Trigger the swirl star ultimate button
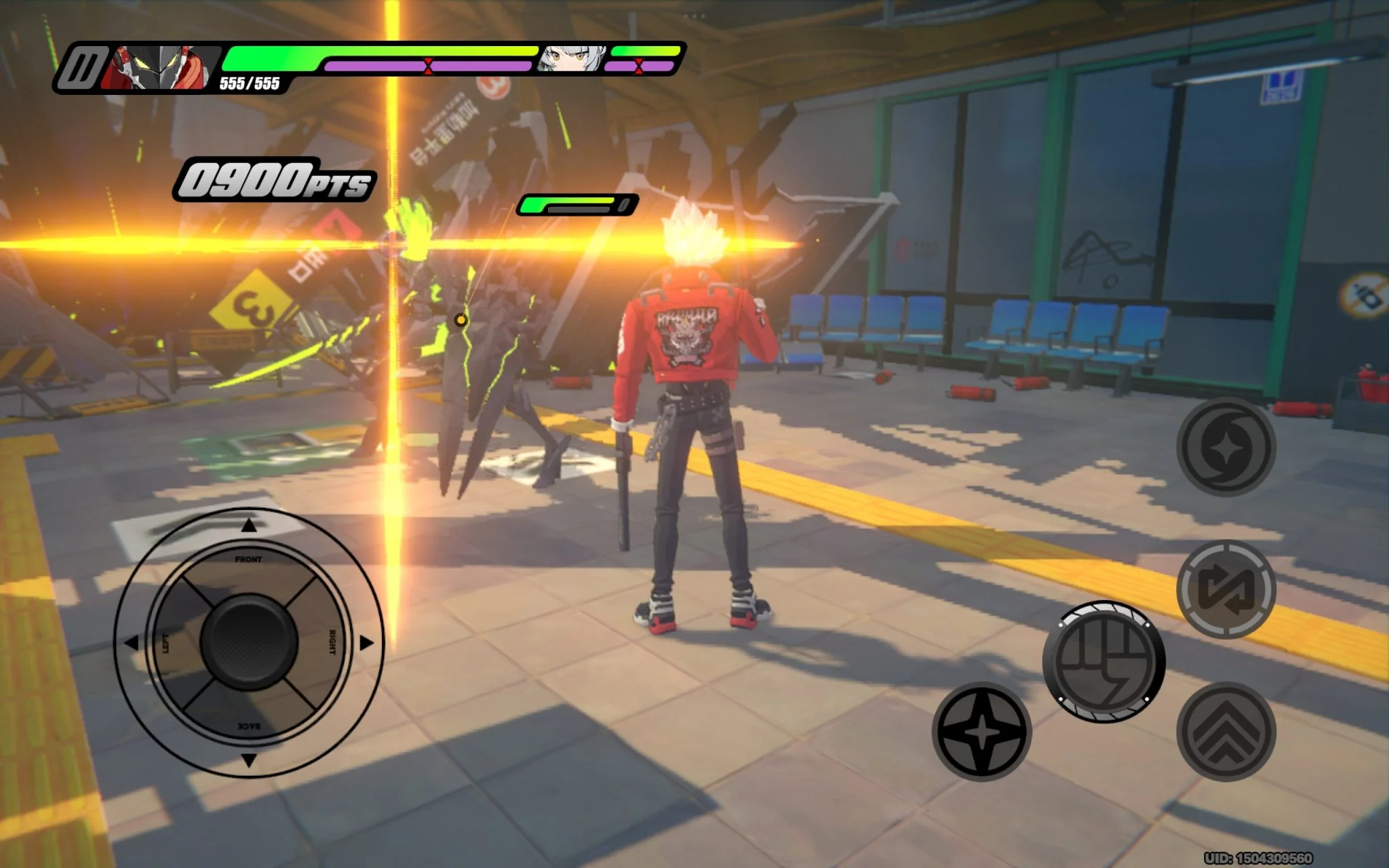 1226,447
